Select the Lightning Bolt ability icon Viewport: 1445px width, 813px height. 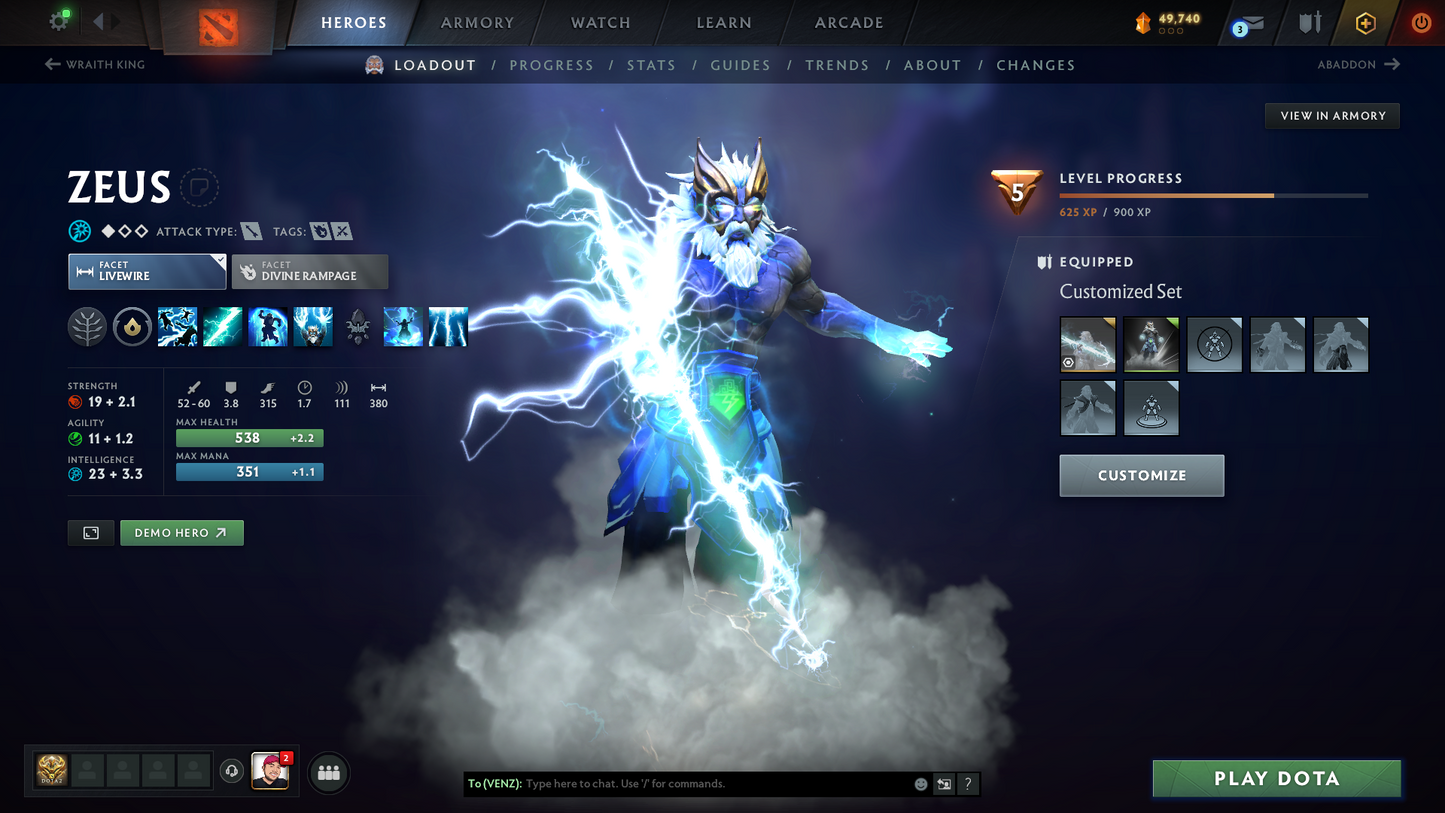tap(222, 327)
